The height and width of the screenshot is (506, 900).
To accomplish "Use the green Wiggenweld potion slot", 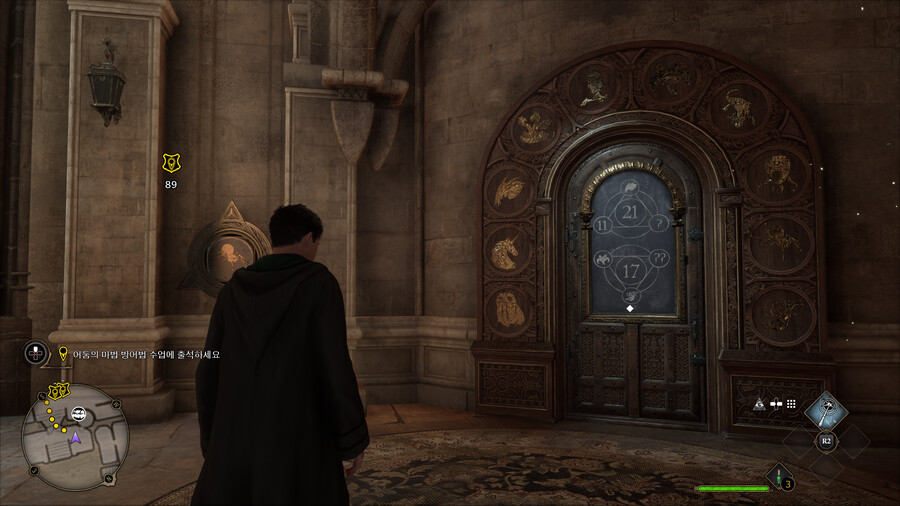I will (x=779, y=477).
